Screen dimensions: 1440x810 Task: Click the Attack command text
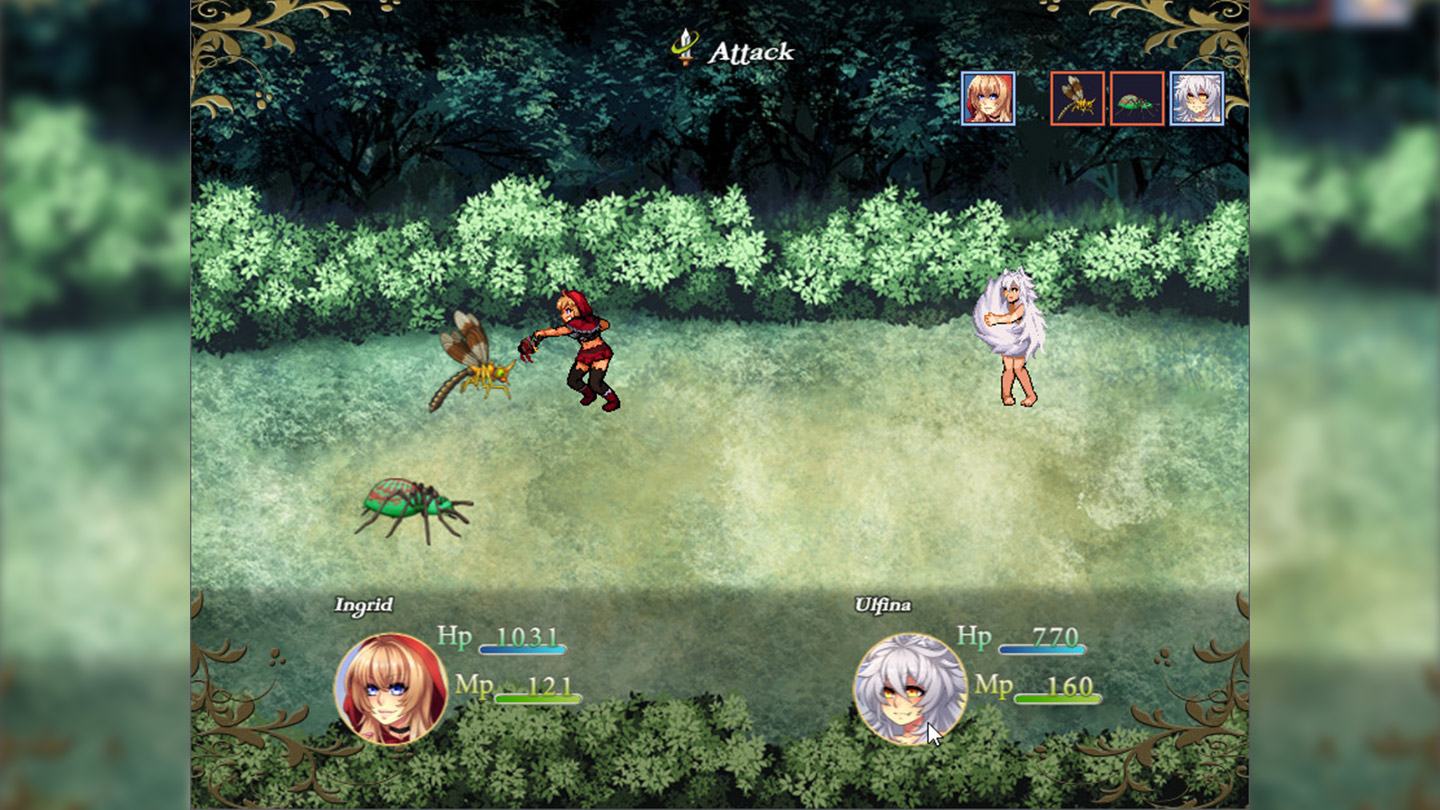coord(750,52)
